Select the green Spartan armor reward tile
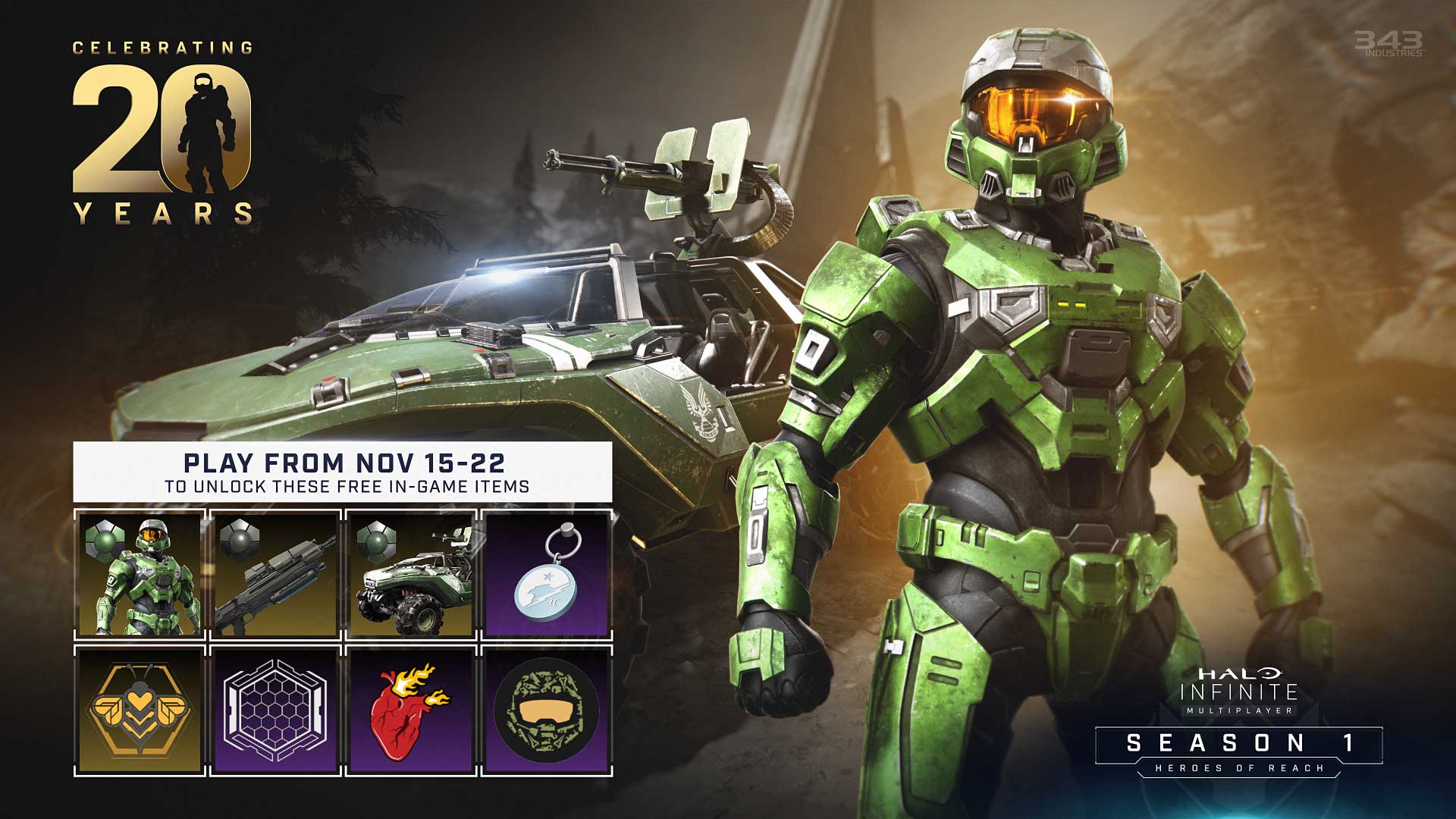The image size is (1456, 819). point(140,575)
